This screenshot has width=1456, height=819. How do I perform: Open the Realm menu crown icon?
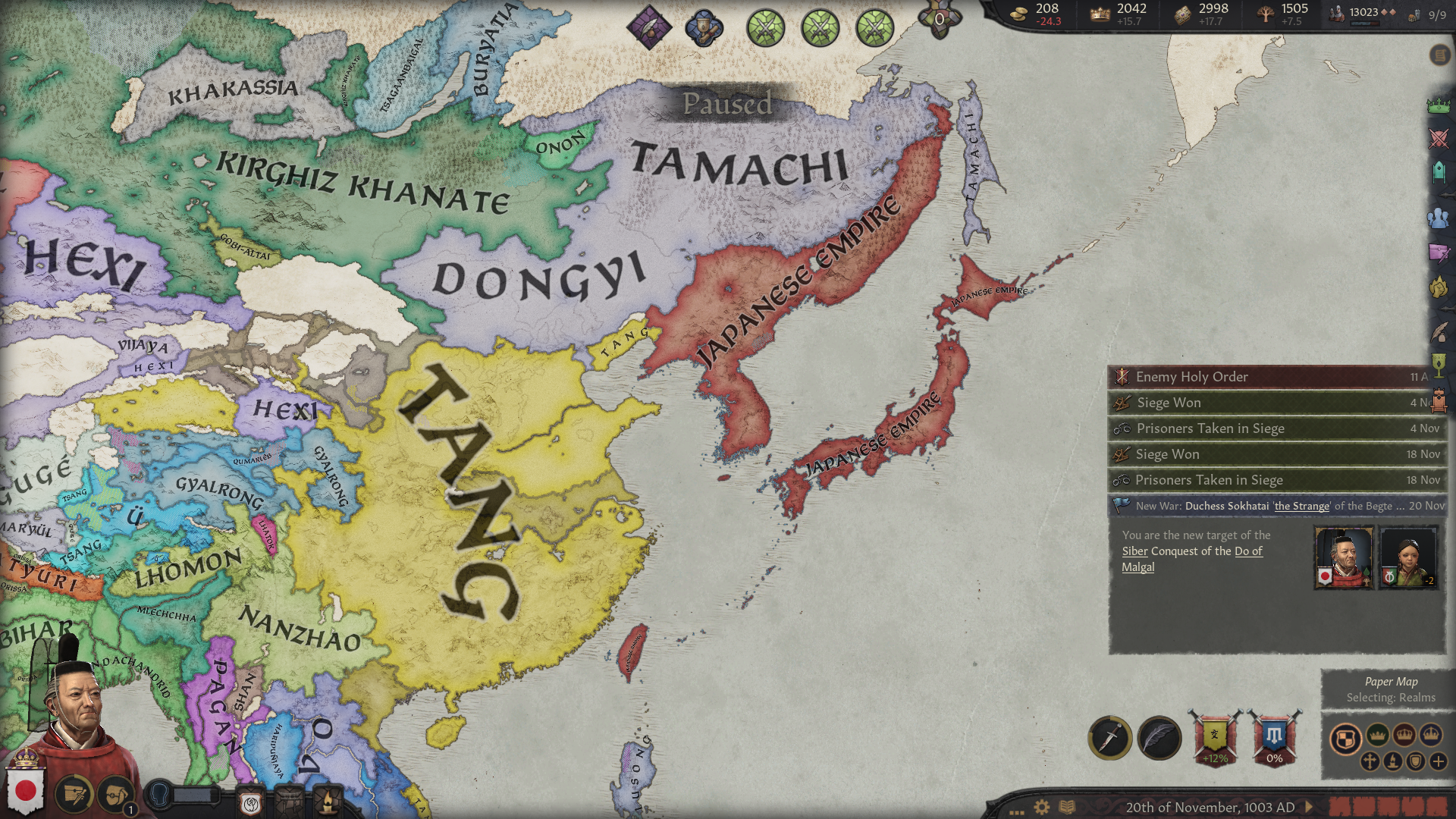click(x=1439, y=106)
